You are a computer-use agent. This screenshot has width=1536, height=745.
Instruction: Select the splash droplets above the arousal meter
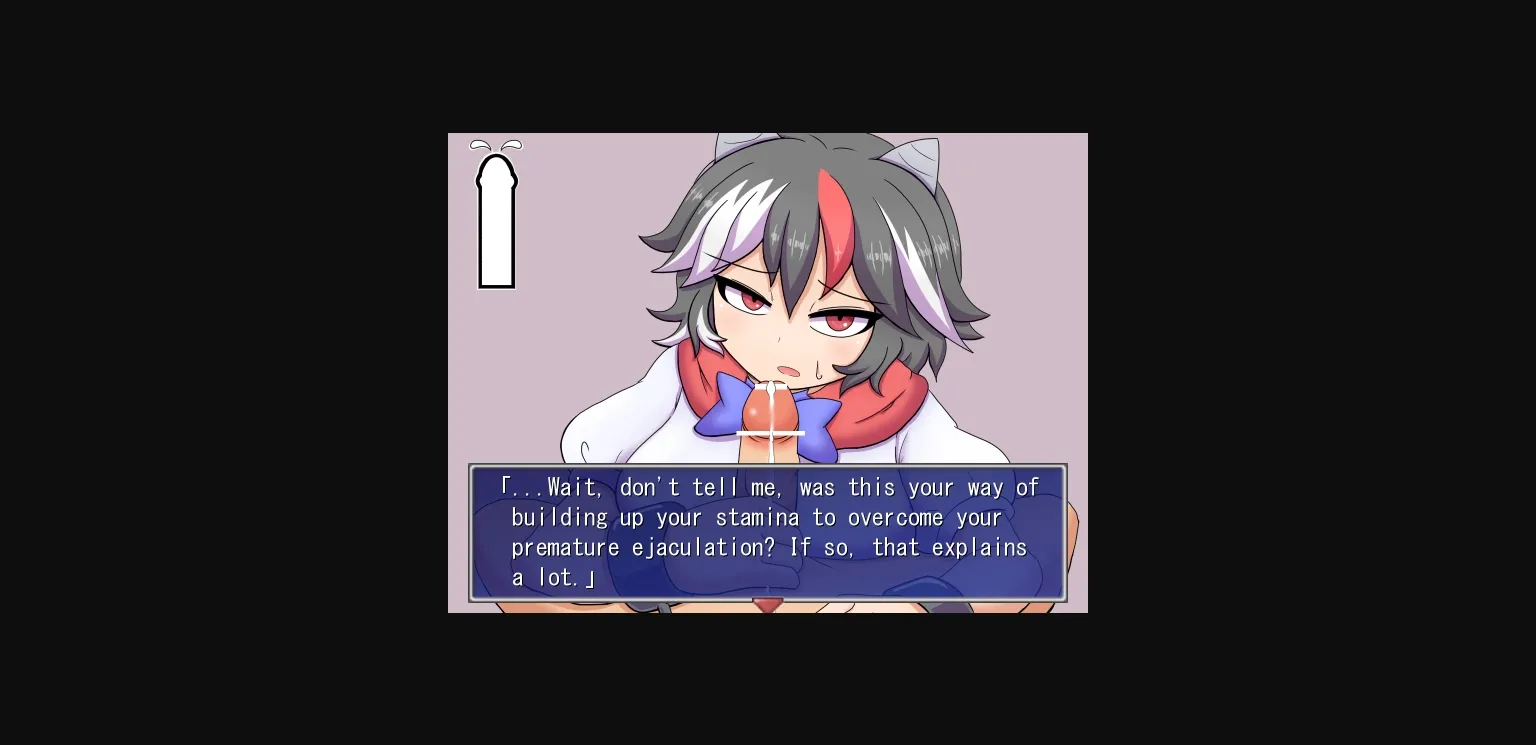[x=496, y=146]
